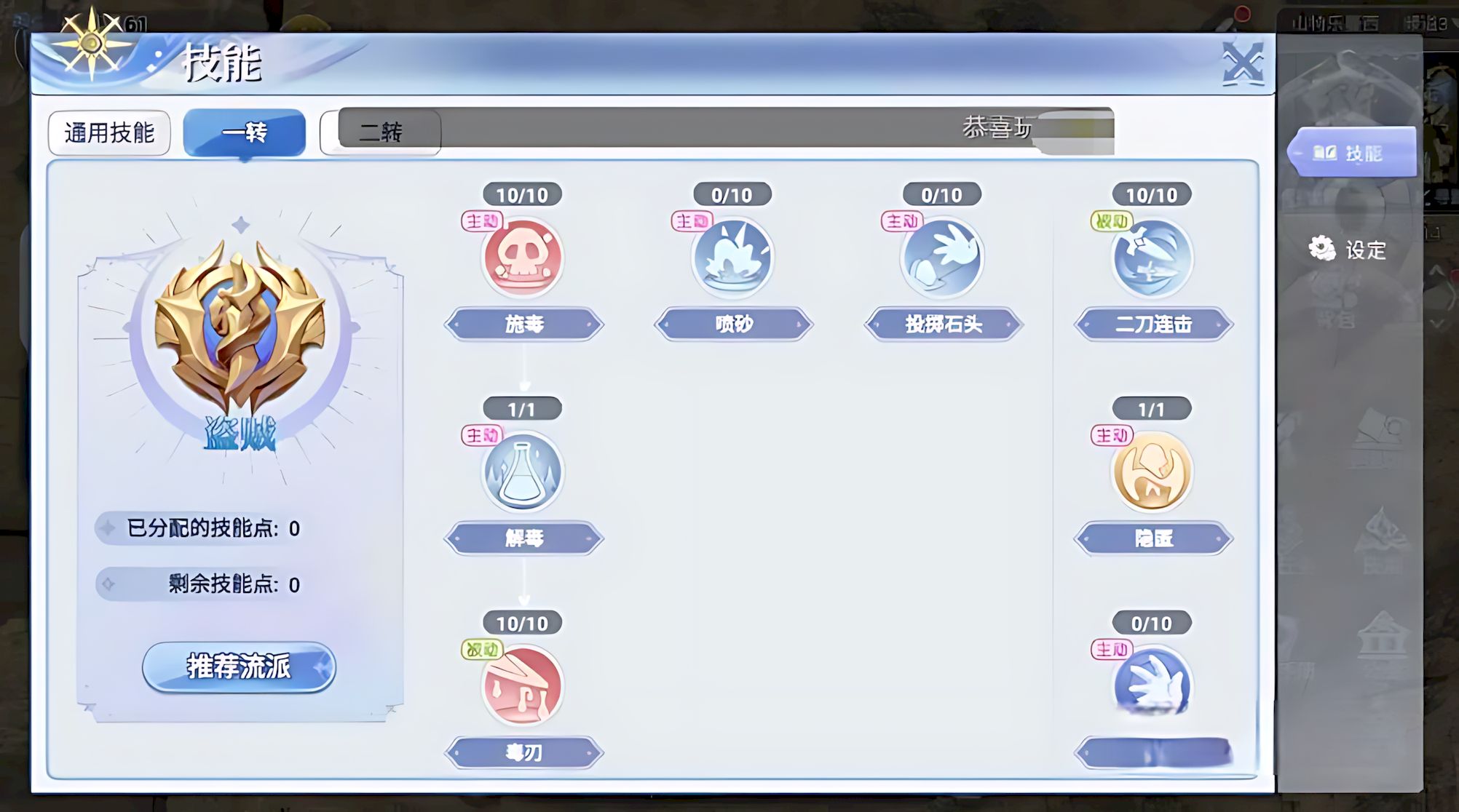Open the 二转 tab
This screenshot has width=1459, height=812.
click(381, 132)
